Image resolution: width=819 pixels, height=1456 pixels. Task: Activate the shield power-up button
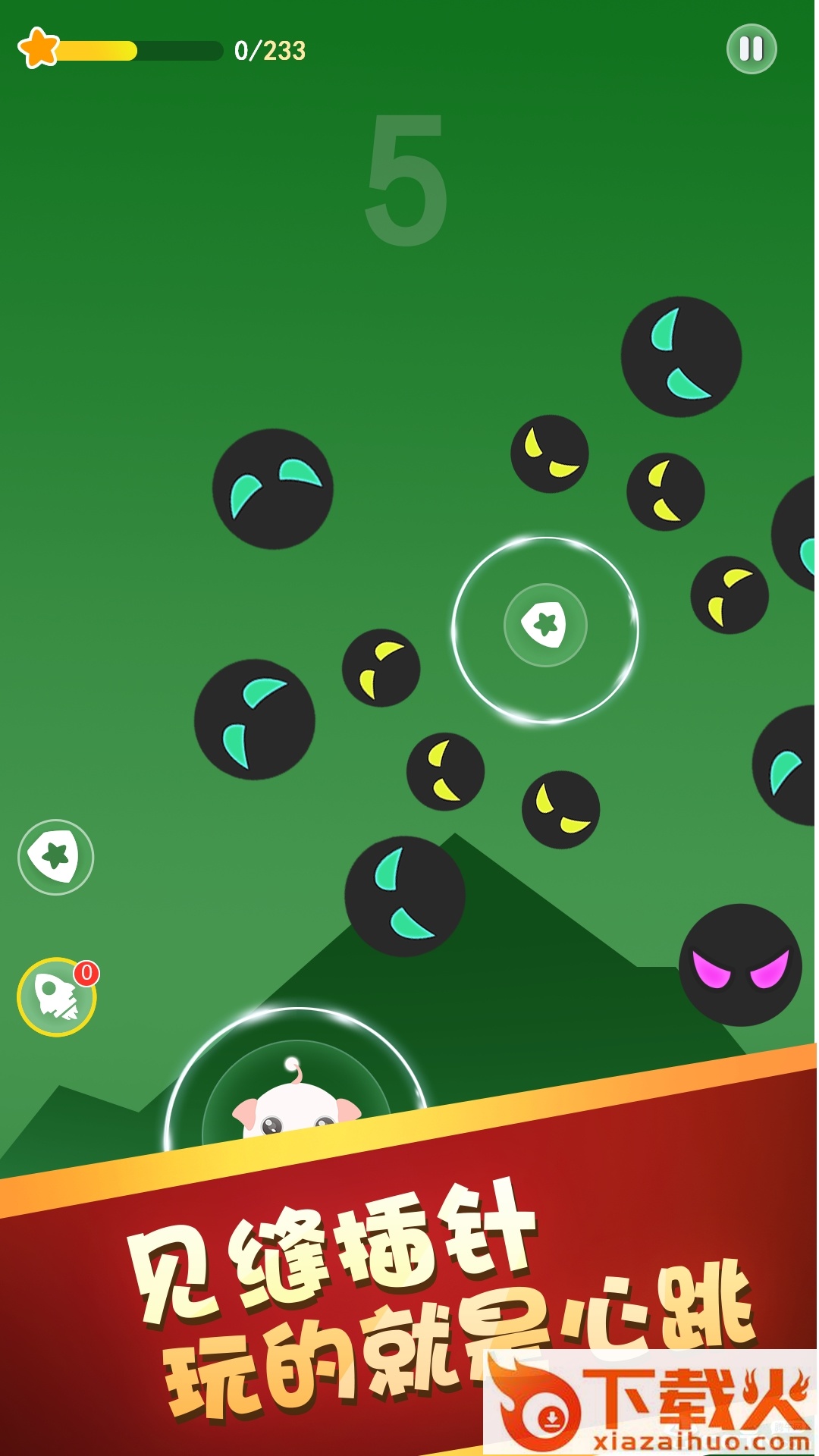[55, 857]
